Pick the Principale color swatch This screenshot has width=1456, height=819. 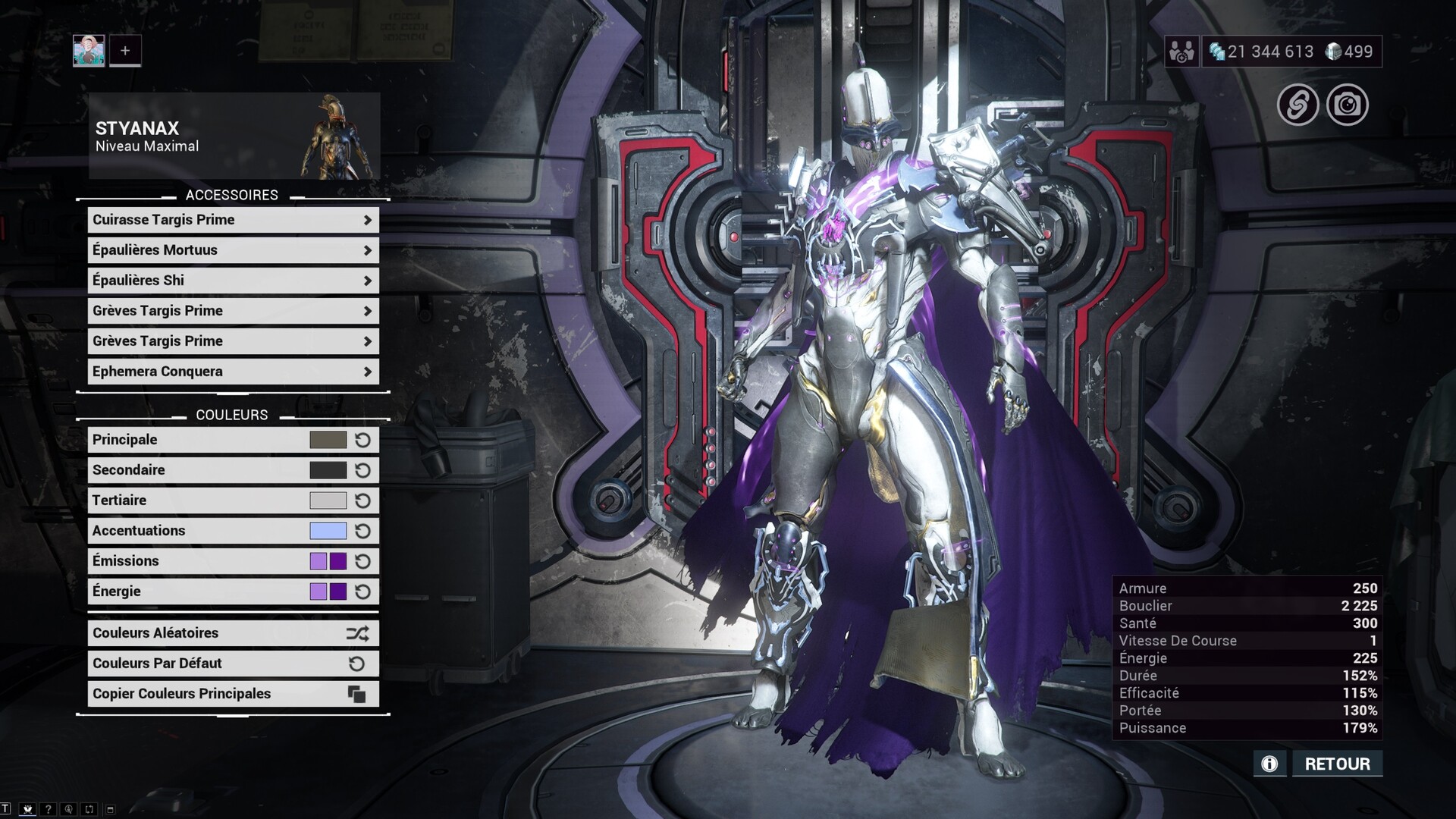pos(328,440)
